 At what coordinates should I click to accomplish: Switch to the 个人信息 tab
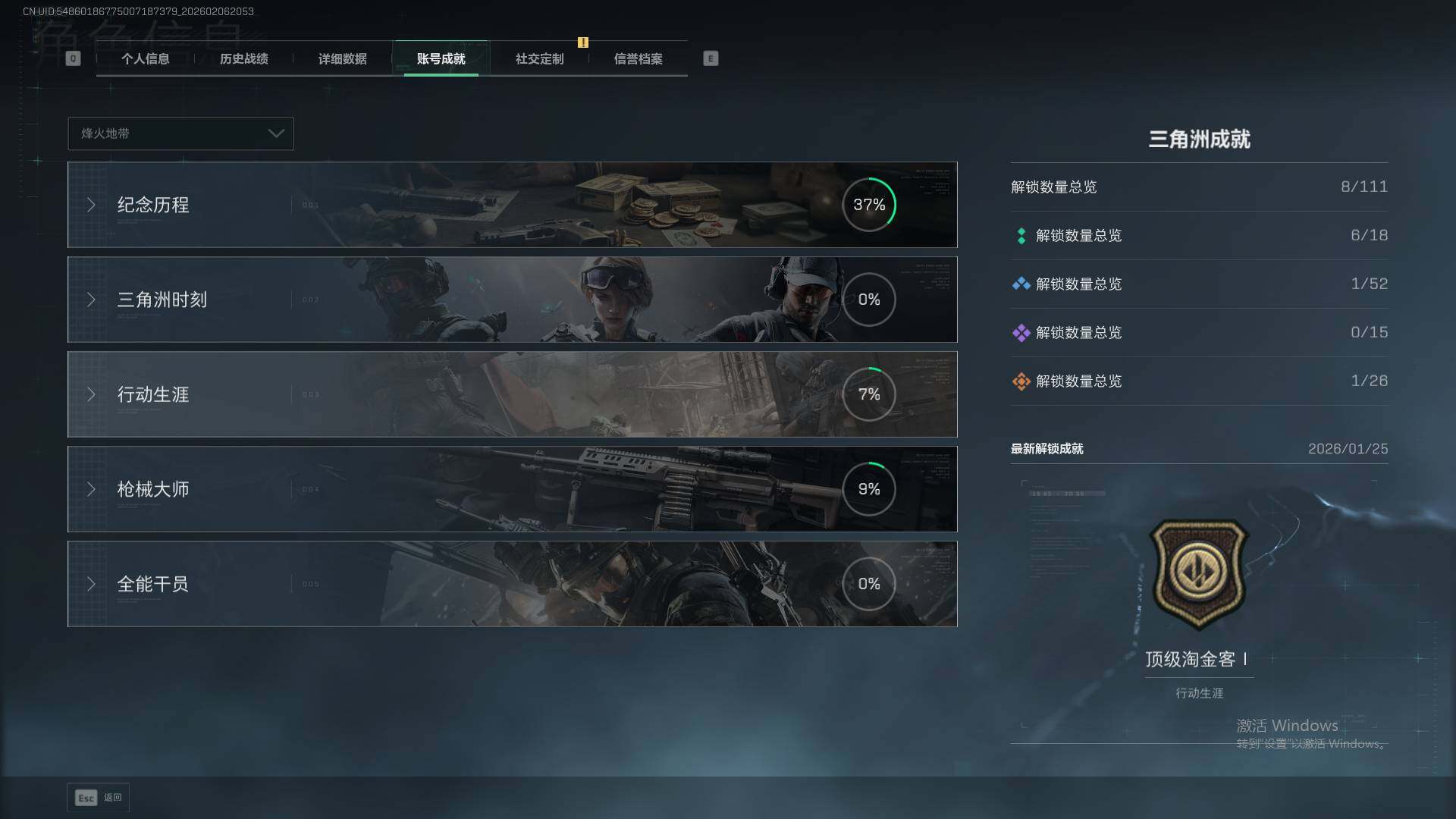(x=145, y=59)
